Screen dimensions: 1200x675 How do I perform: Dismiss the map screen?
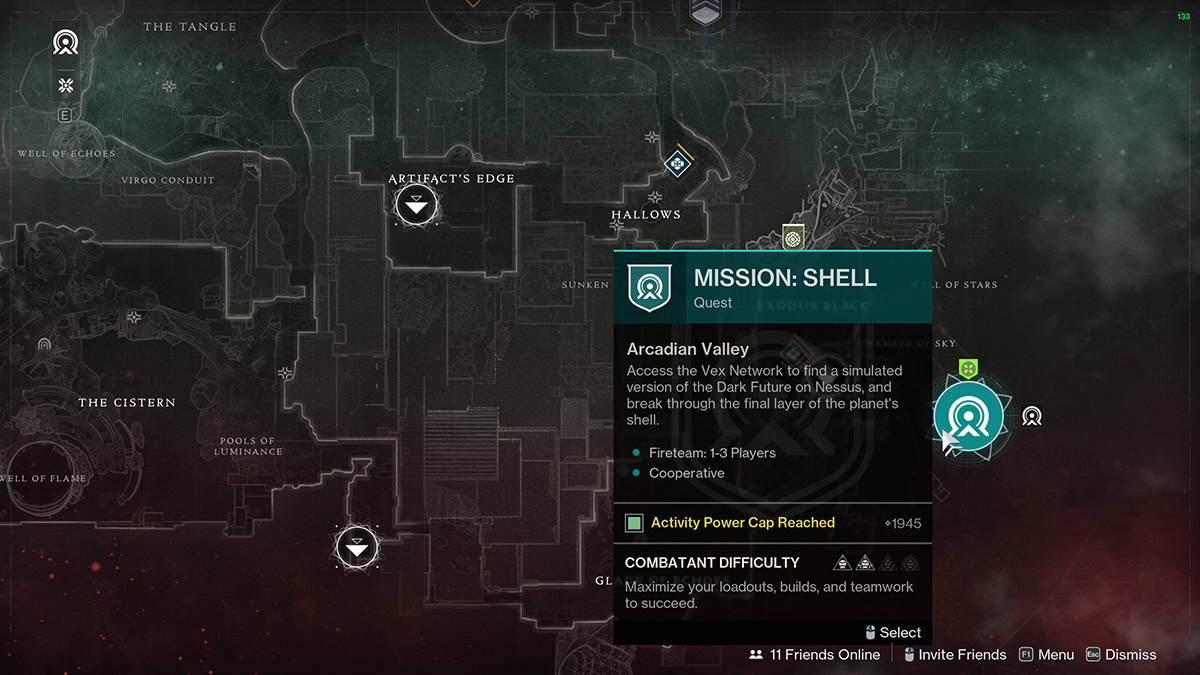(1120, 655)
